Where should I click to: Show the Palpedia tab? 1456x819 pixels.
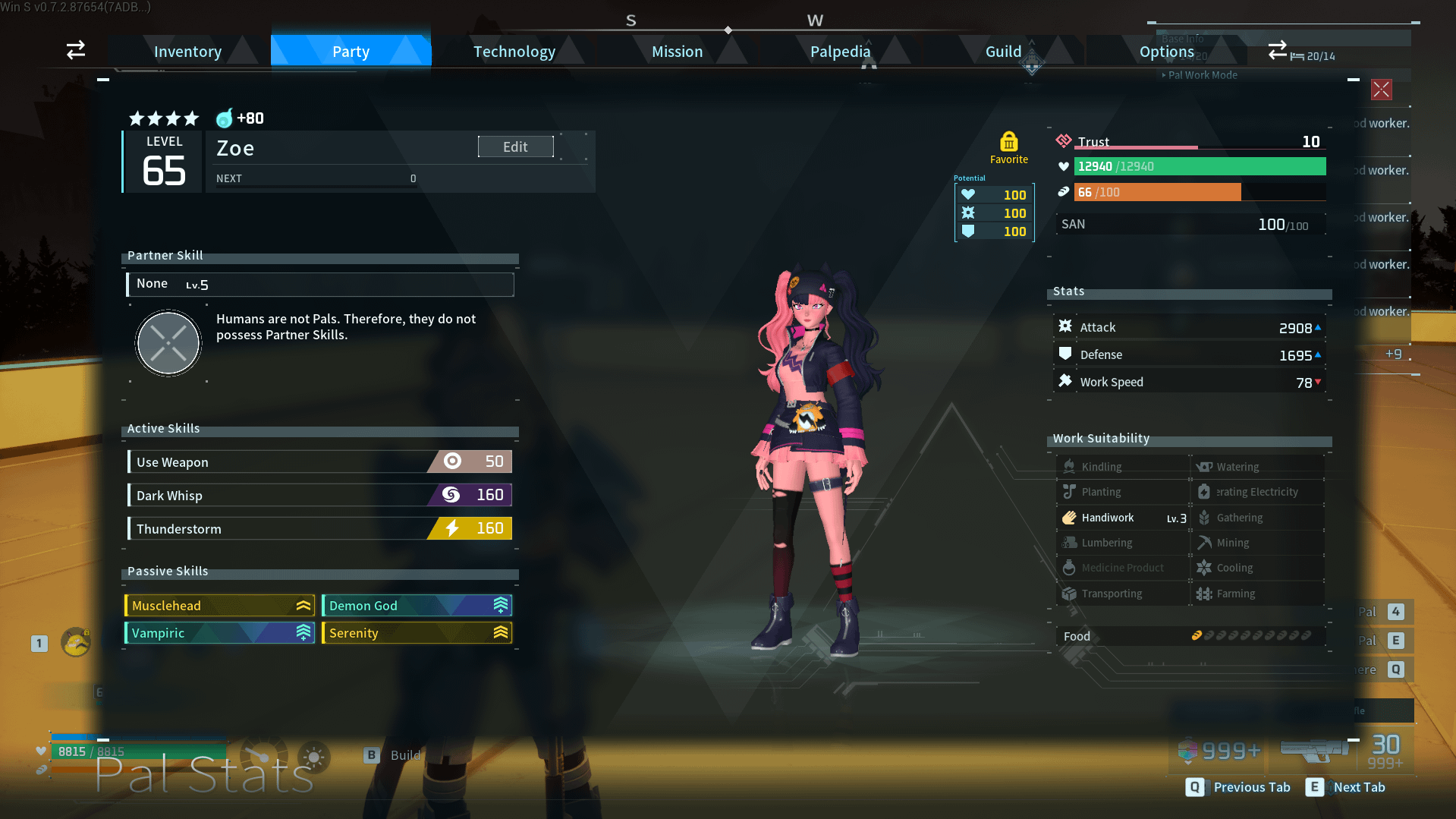tap(840, 52)
